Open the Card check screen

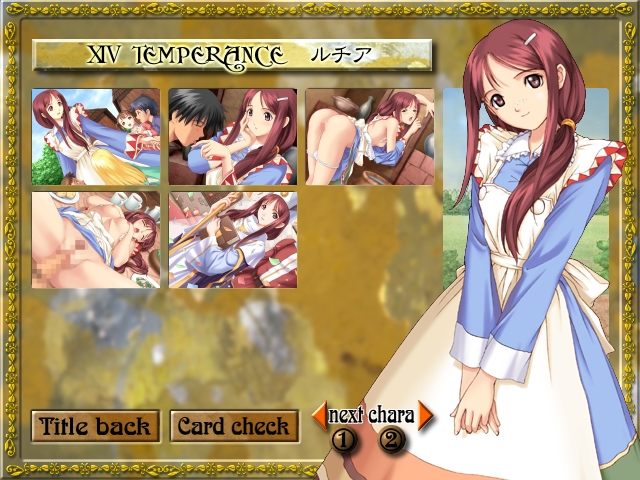pos(232,427)
